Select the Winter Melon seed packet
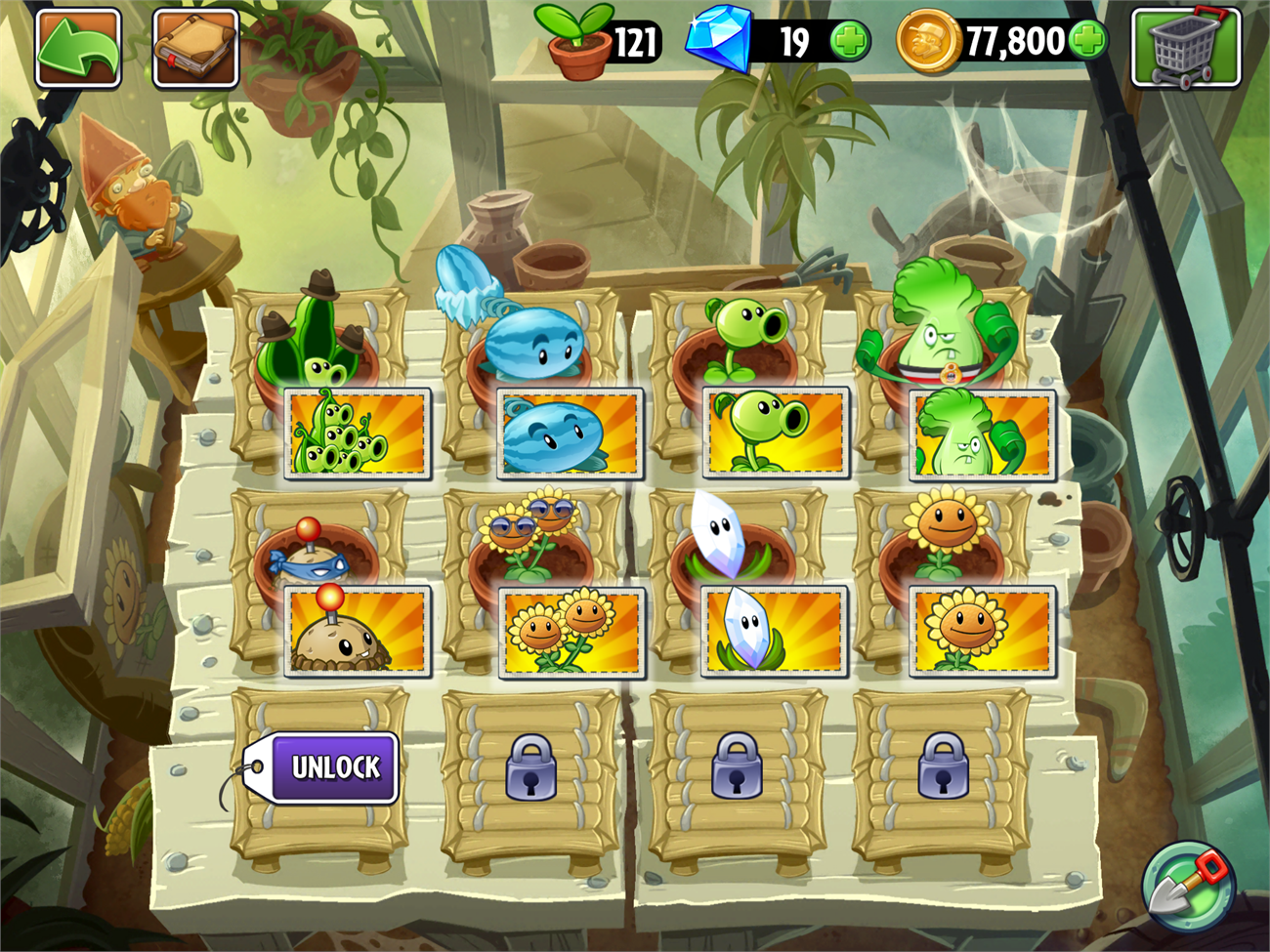The height and width of the screenshot is (952, 1270). 568,434
